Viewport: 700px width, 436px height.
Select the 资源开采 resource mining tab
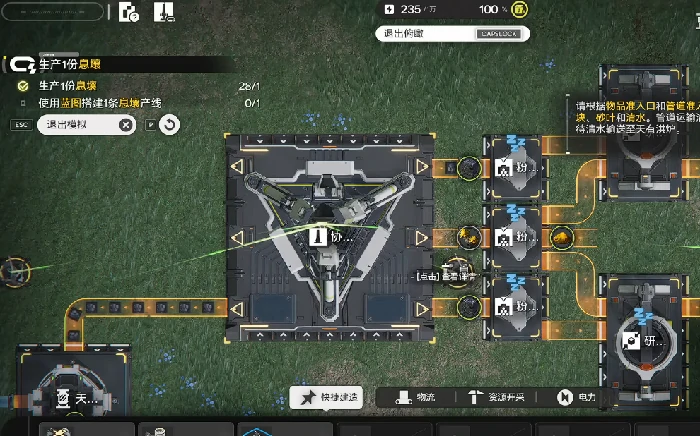(x=498, y=398)
